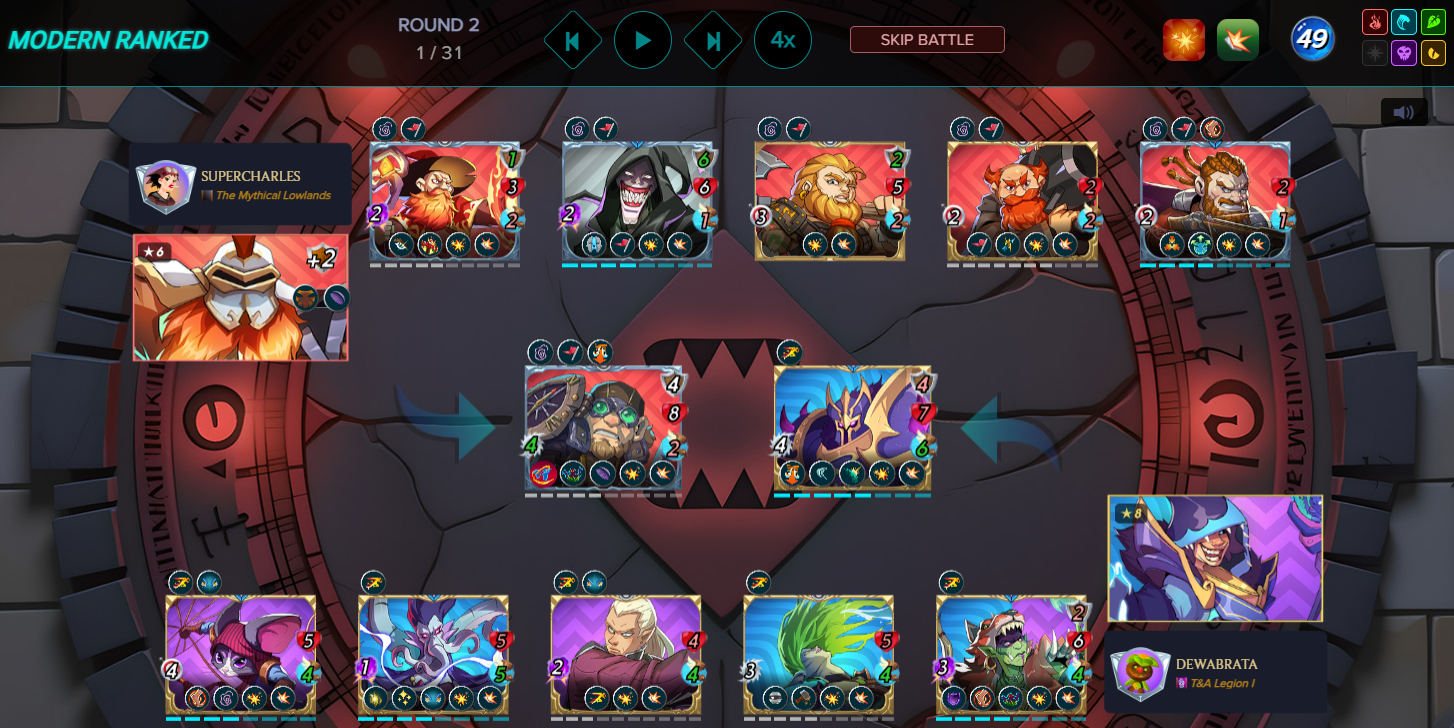
Task: Mute the battle audio with the speaker icon
Action: click(x=1404, y=111)
